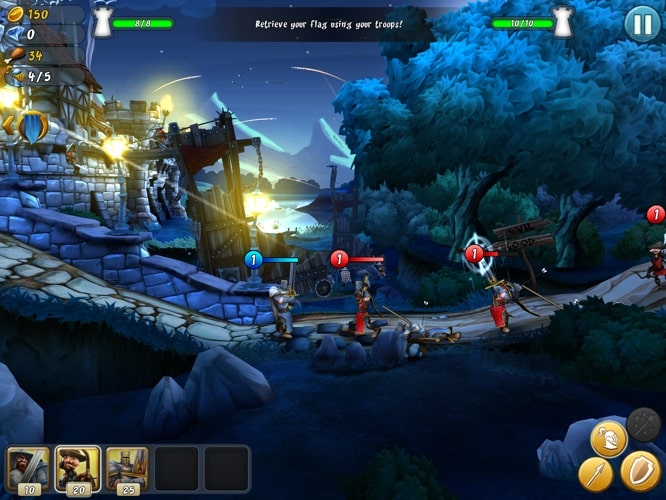Activate the knight helmet command button
666x500 pixels.
point(608,438)
